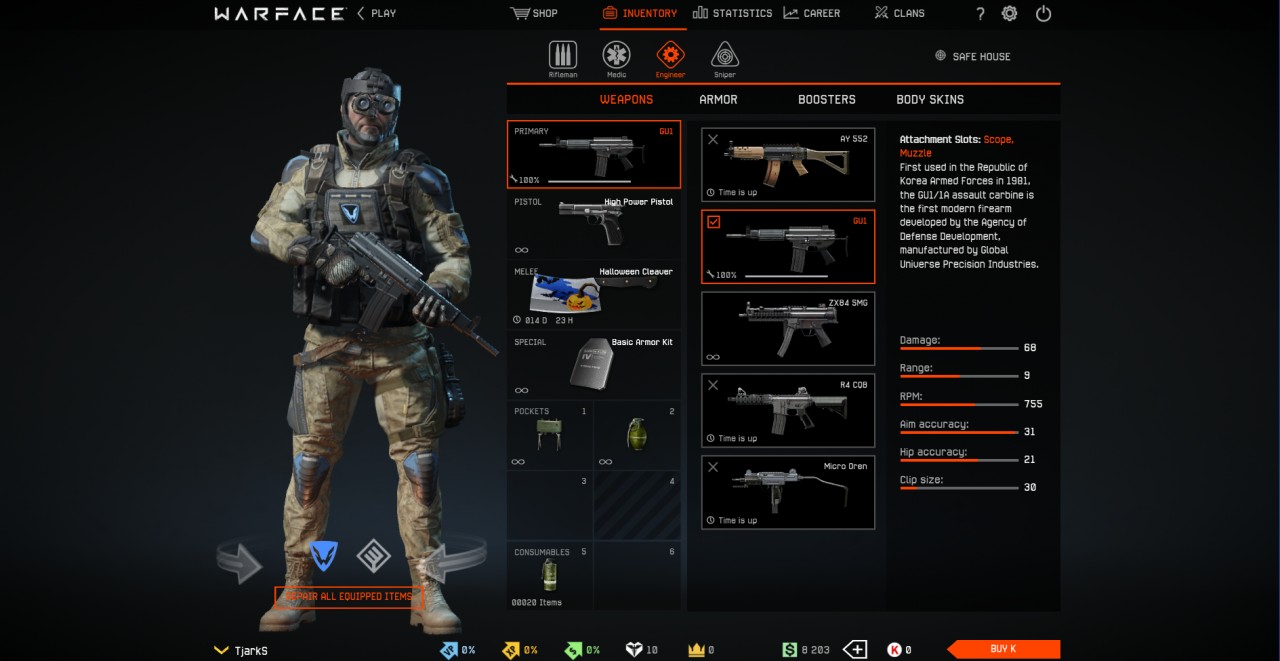Click the power quit icon

(1043, 13)
